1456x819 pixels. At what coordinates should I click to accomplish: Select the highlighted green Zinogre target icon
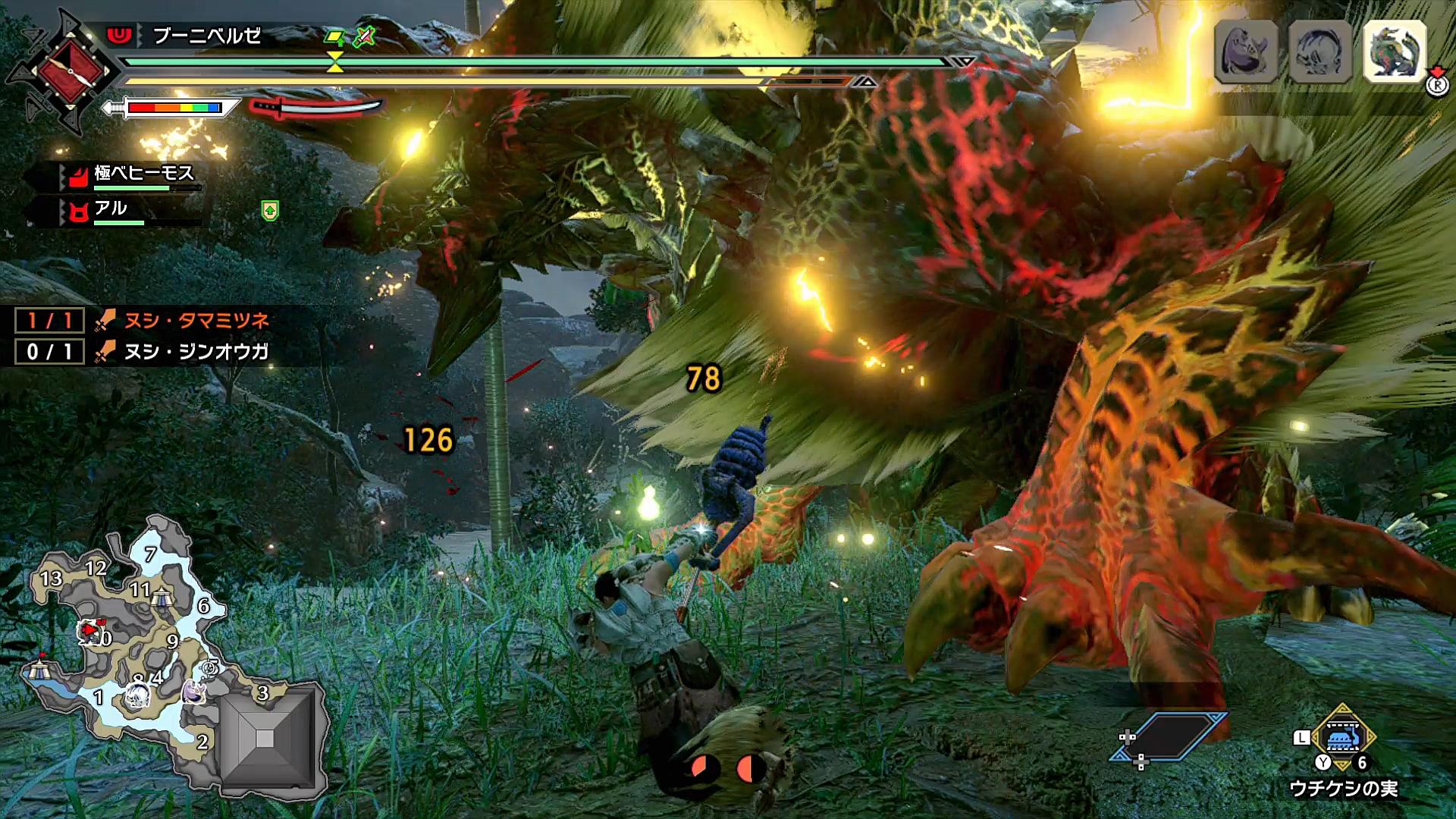point(1395,50)
